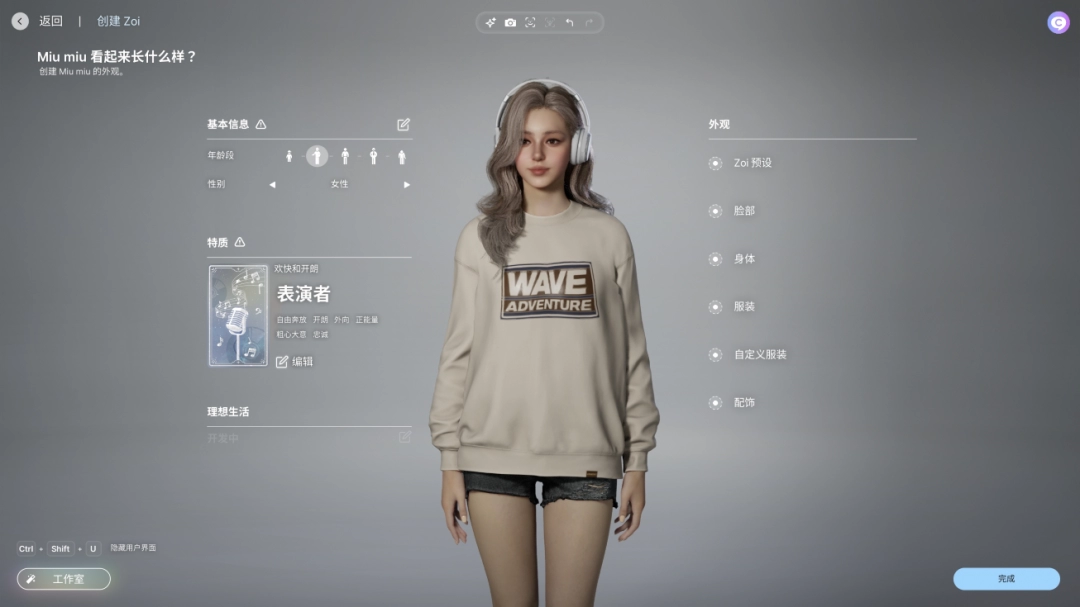The width and height of the screenshot is (1080, 607).
Task: Click the camera icon in top toolbar
Action: click(x=510, y=23)
